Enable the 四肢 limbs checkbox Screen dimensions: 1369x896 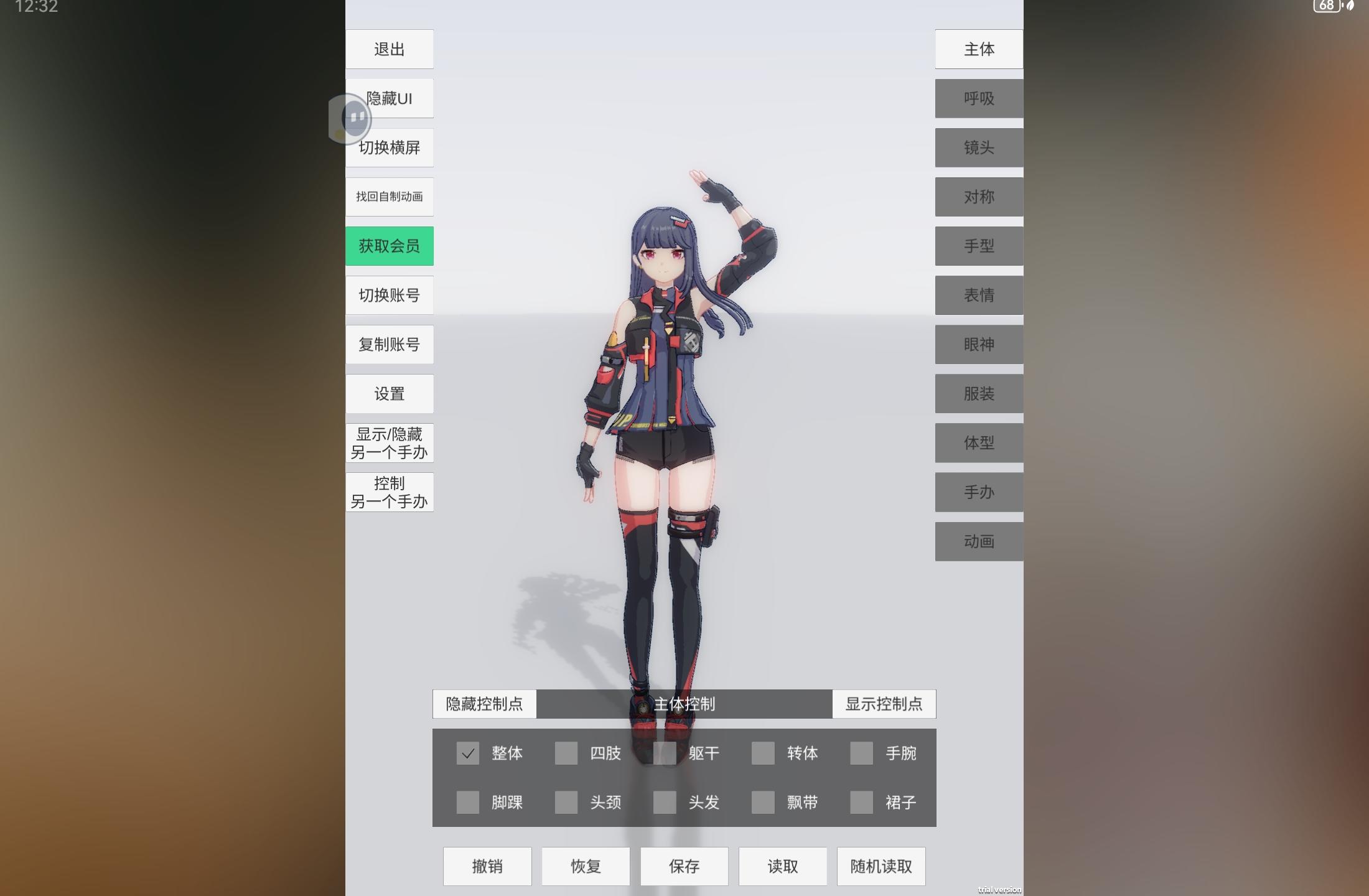click(566, 754)
